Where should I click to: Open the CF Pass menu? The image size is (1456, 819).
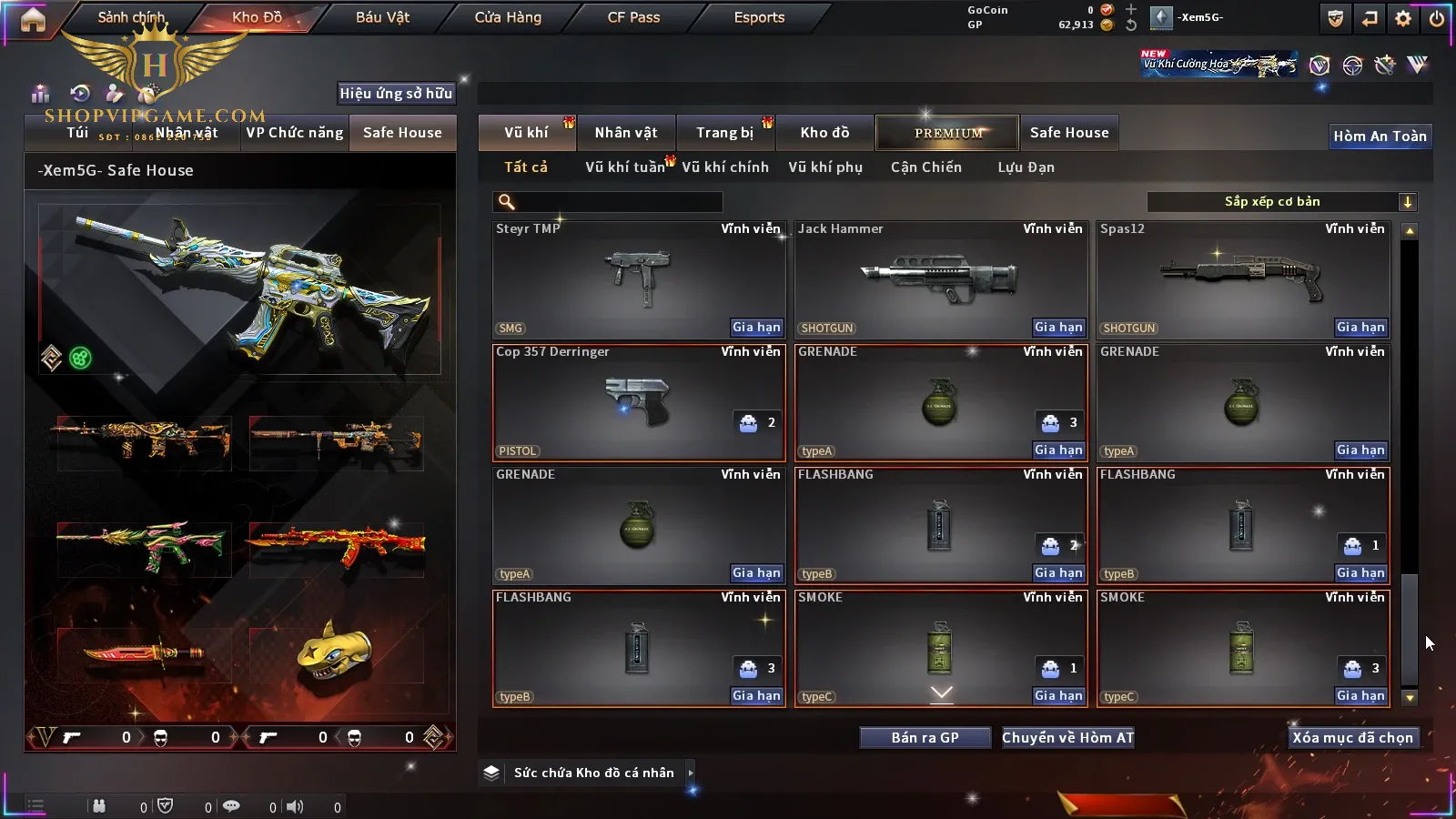633,17
